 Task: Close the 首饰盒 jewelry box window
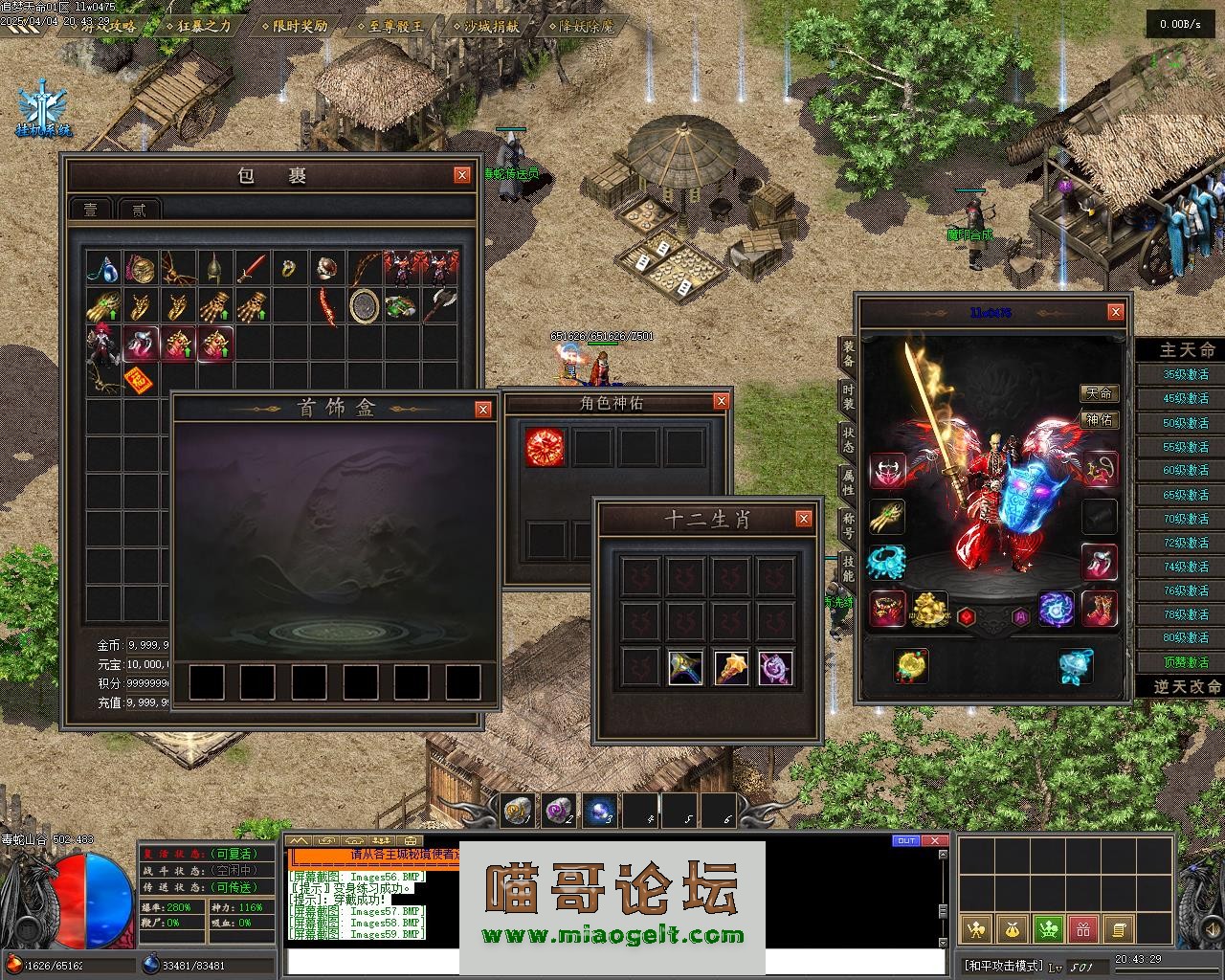pos(483,410)
